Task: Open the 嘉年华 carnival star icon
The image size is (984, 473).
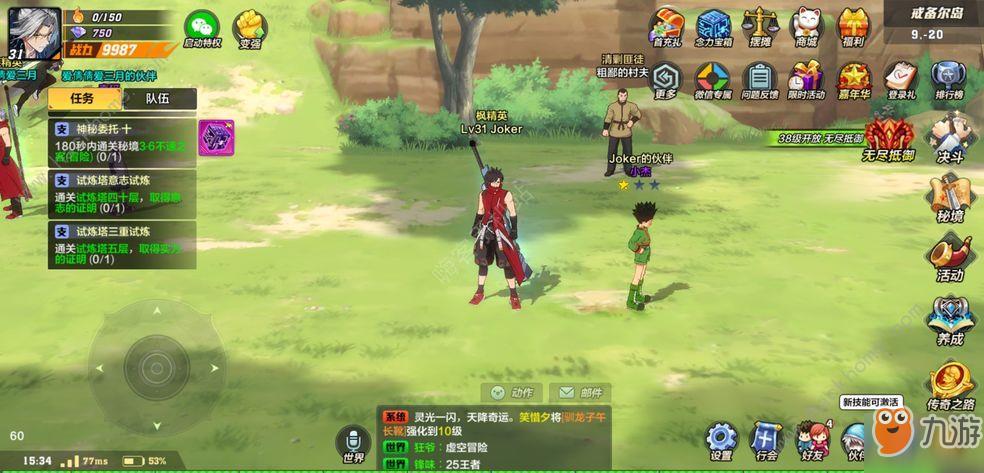Action: click(x=853, y=78)
